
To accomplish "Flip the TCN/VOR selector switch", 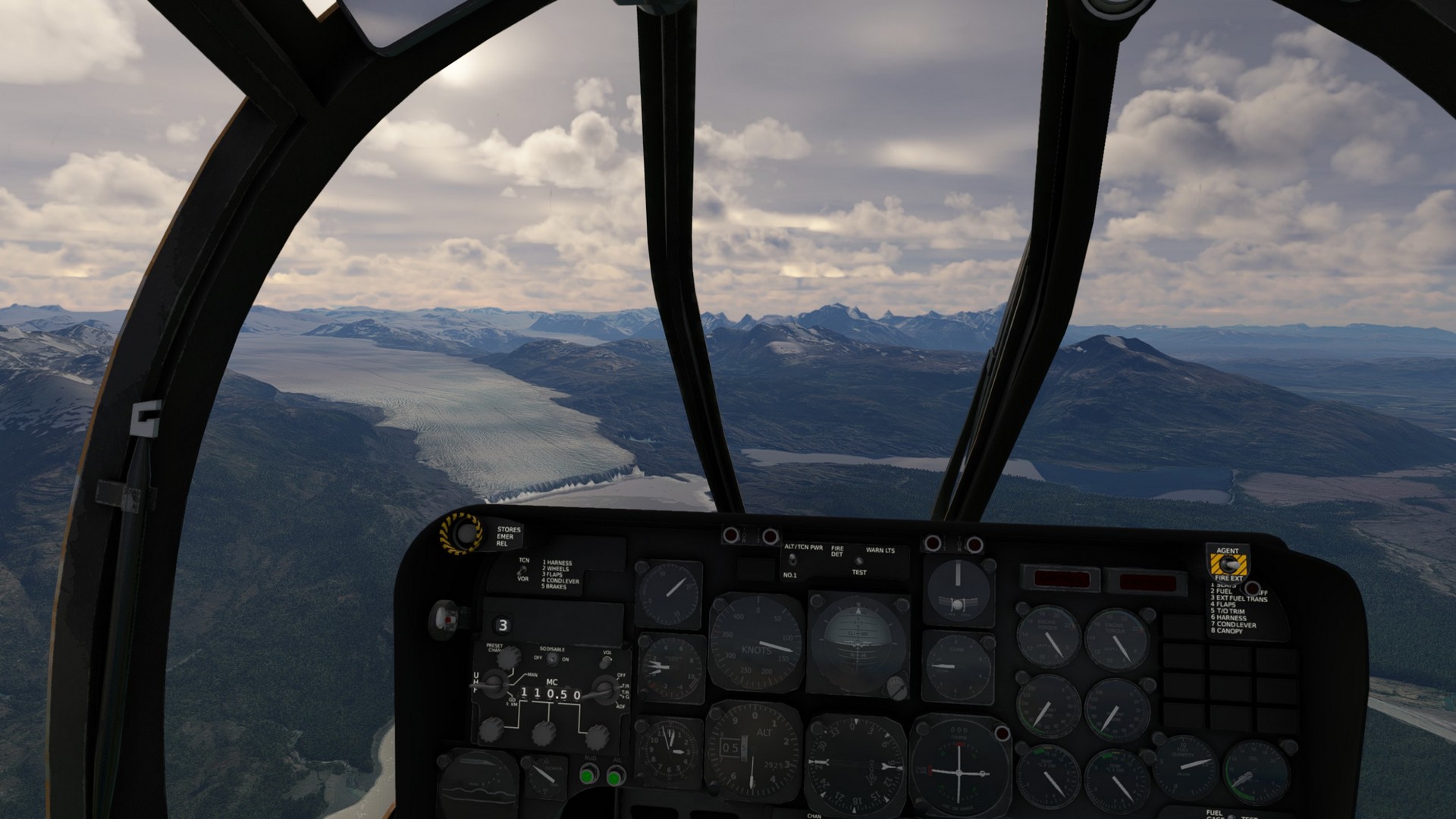I will click(x=523, y=570).
